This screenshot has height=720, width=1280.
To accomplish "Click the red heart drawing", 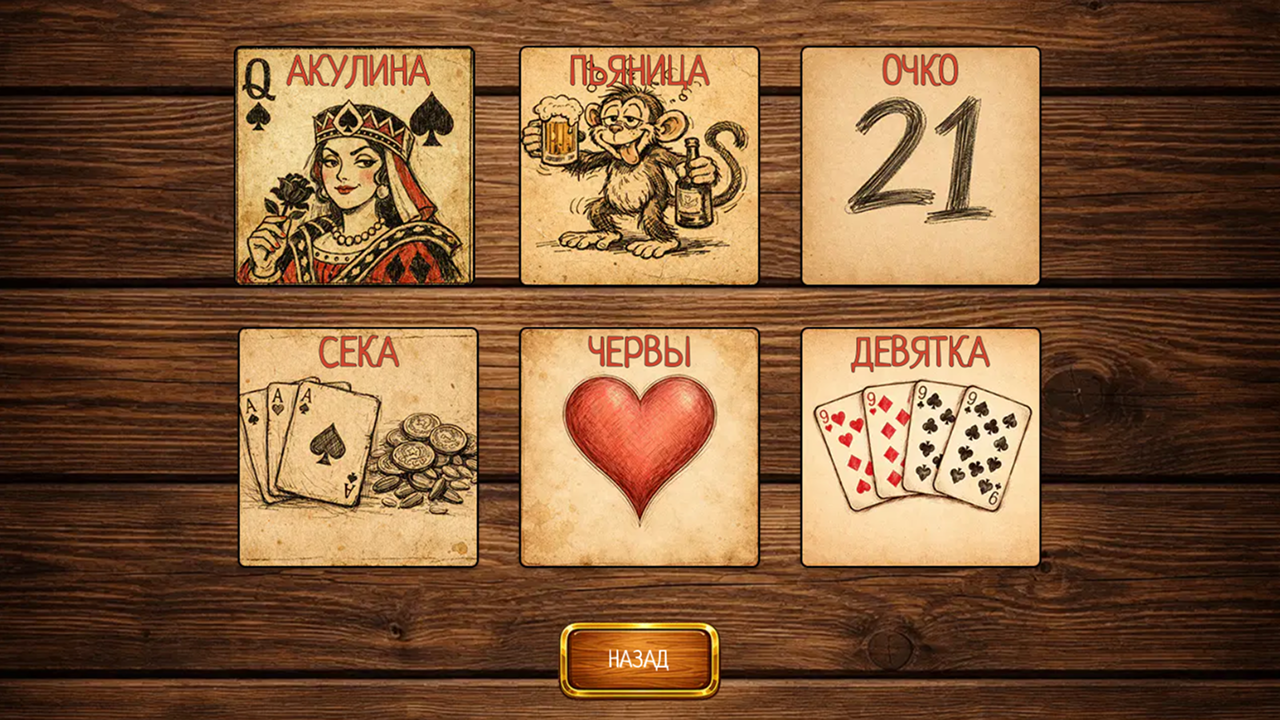I will point(637,455).
